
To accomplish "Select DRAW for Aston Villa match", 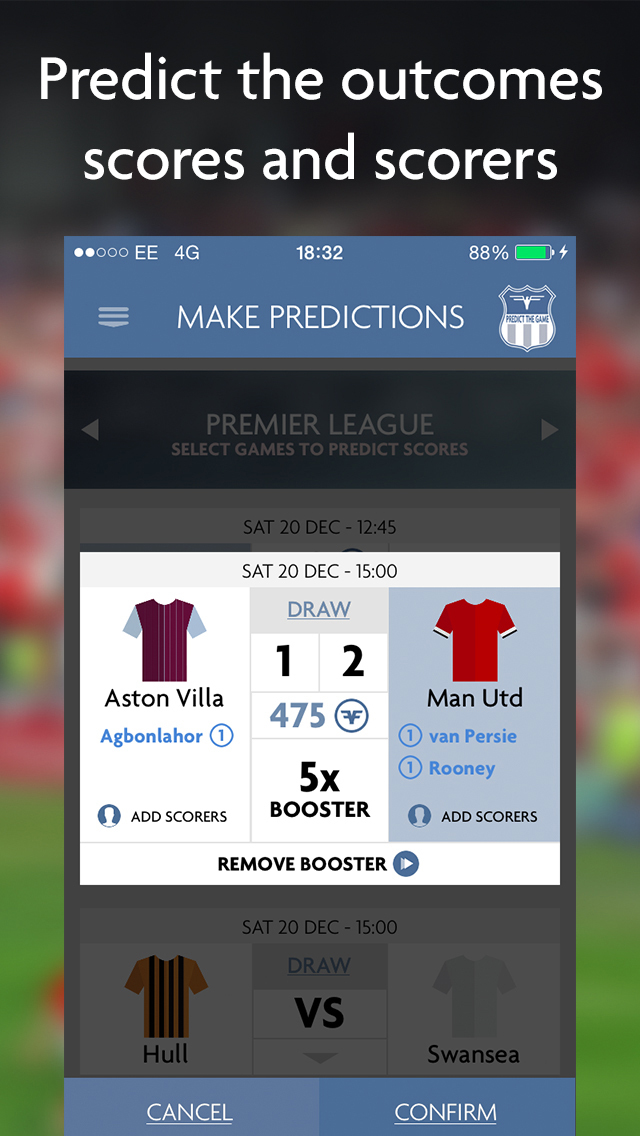I will pyautogui.click(x=319, y=610).
